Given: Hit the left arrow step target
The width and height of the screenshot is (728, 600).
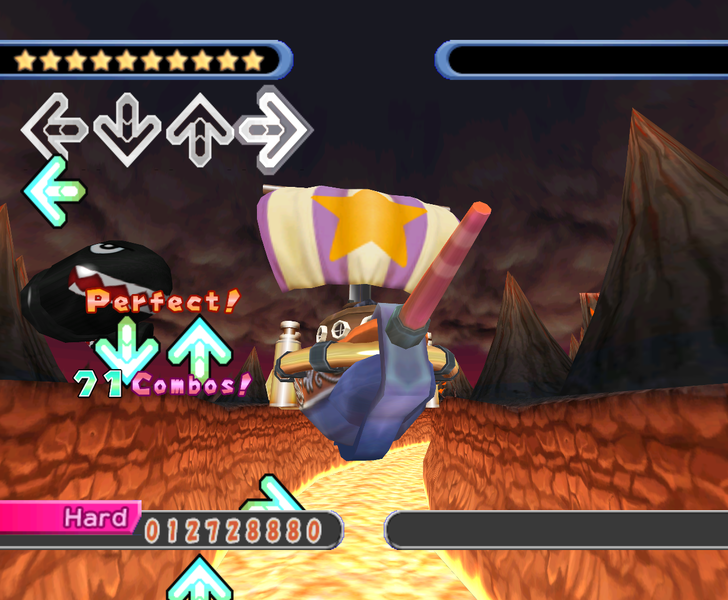Looking at the screenshot, I should [55, 128].
